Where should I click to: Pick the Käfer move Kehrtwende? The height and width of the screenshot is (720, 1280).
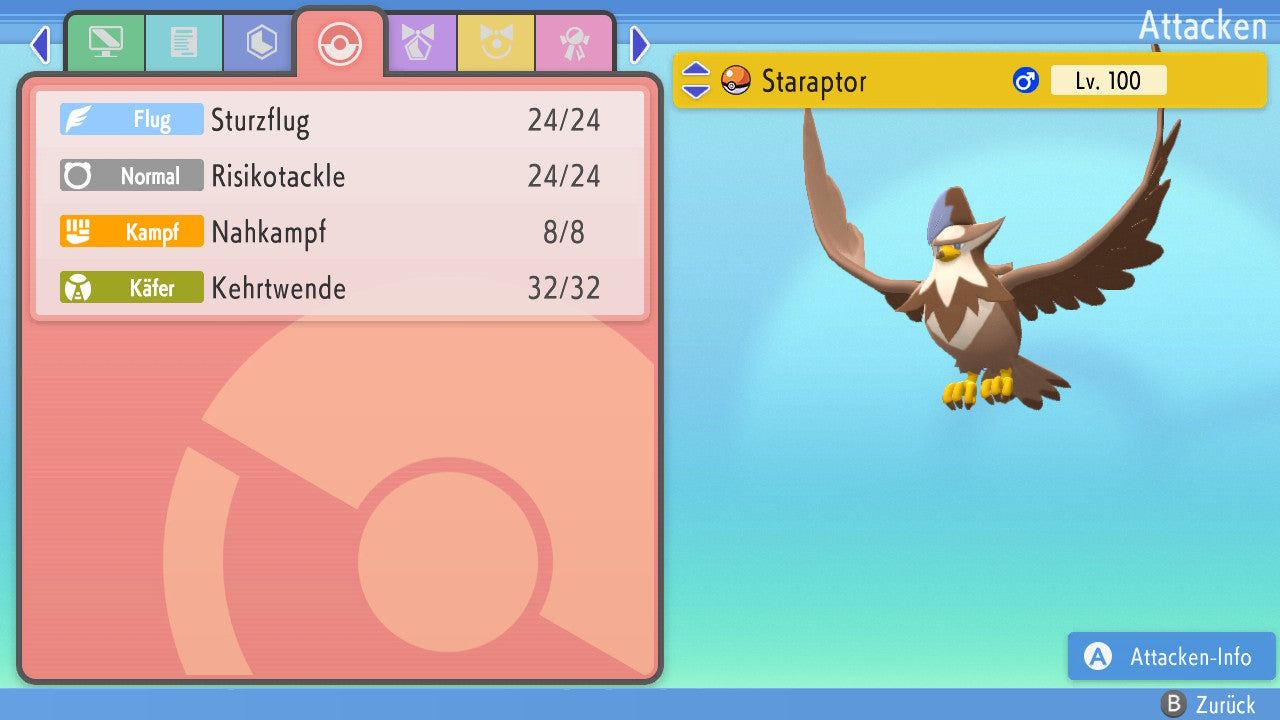pos(340,288)
